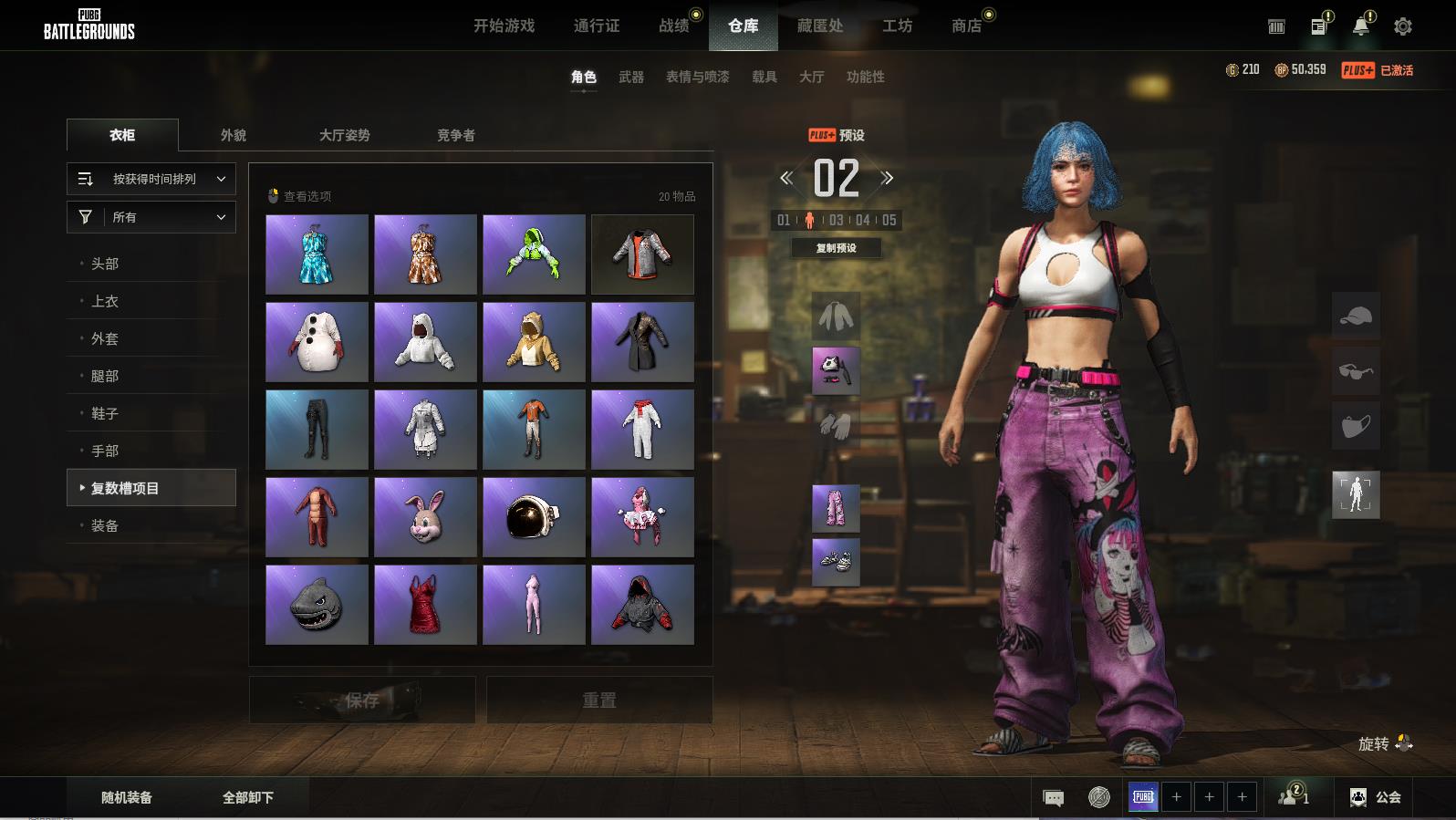Open the 开始游戏 menu
This screenshot has height=820, width=1456.
click(x=504, y=26)
